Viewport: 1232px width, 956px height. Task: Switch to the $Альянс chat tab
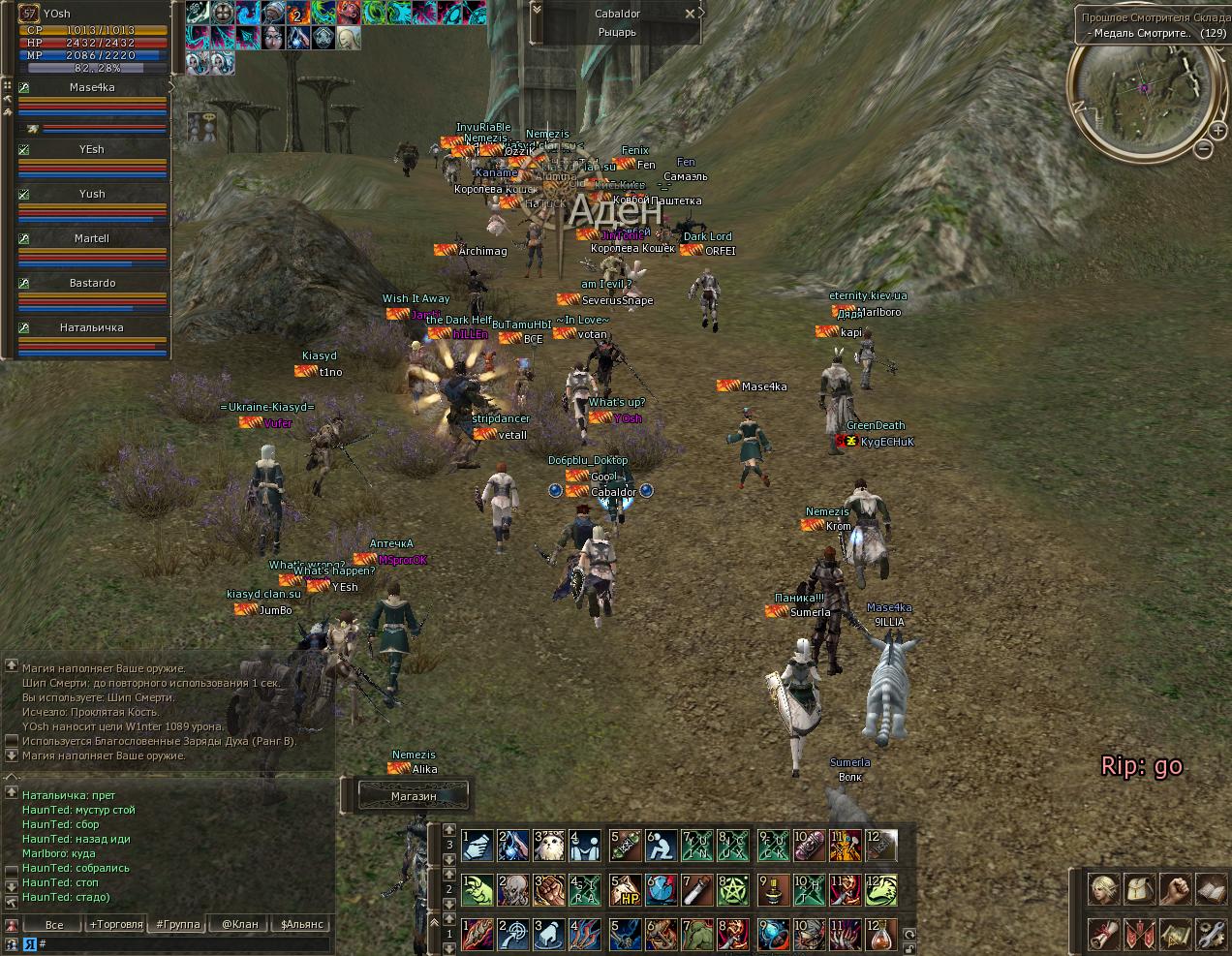(x=301, y=924)
